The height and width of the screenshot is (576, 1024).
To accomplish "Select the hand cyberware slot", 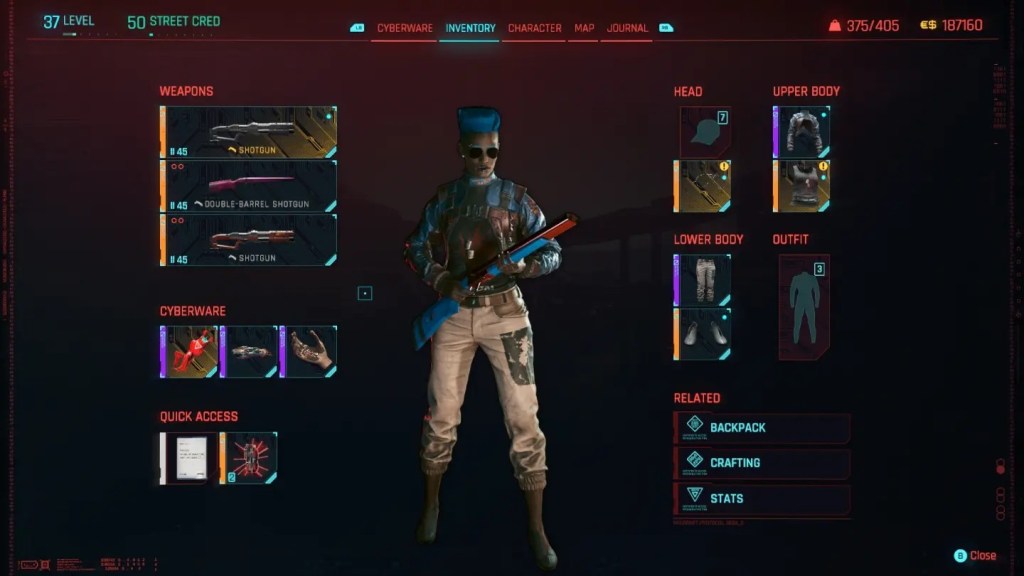I will click(x=309, y=352).
